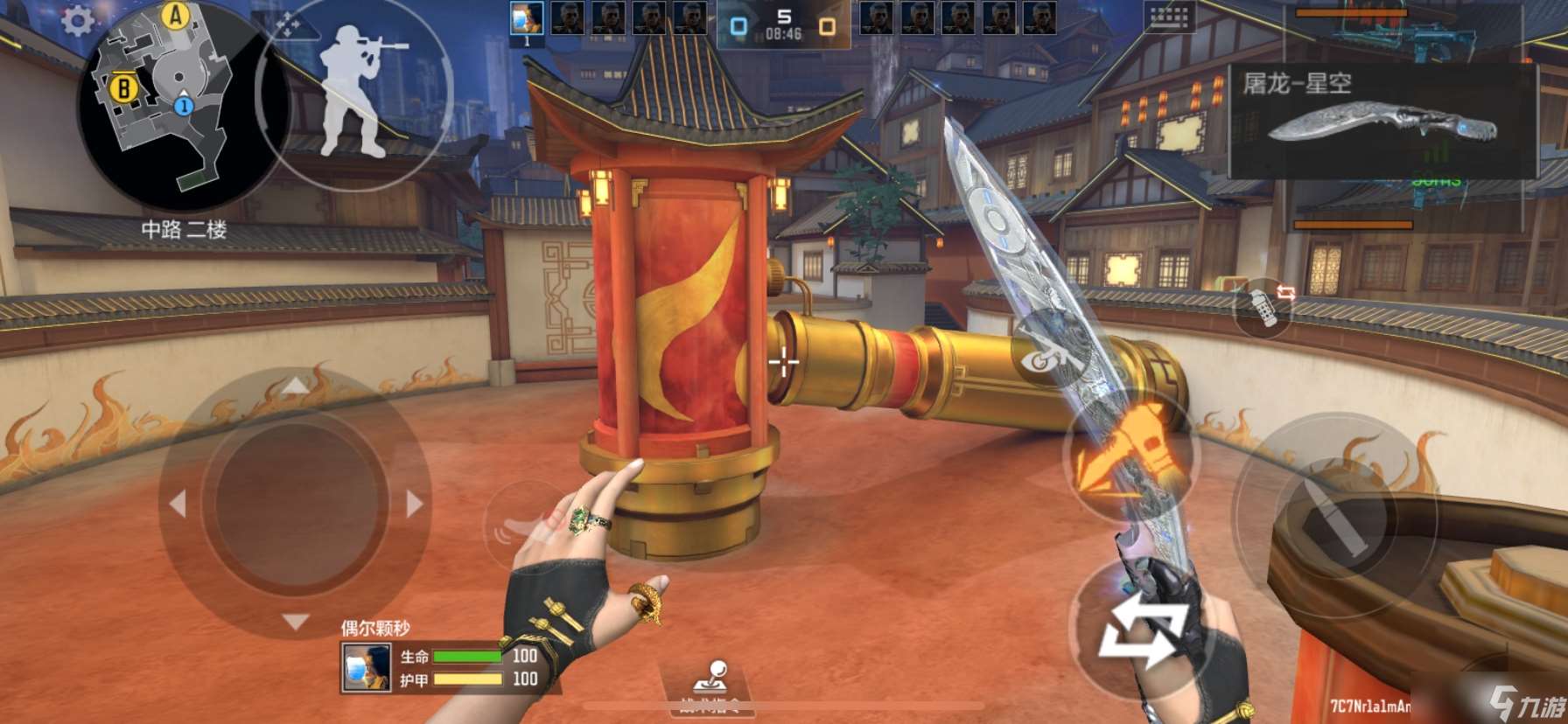Image resolution: width=1568 pixels, height=724 pixels.
Task: Tap the movement joystick down arrow
Action: (x=295, y=622)
